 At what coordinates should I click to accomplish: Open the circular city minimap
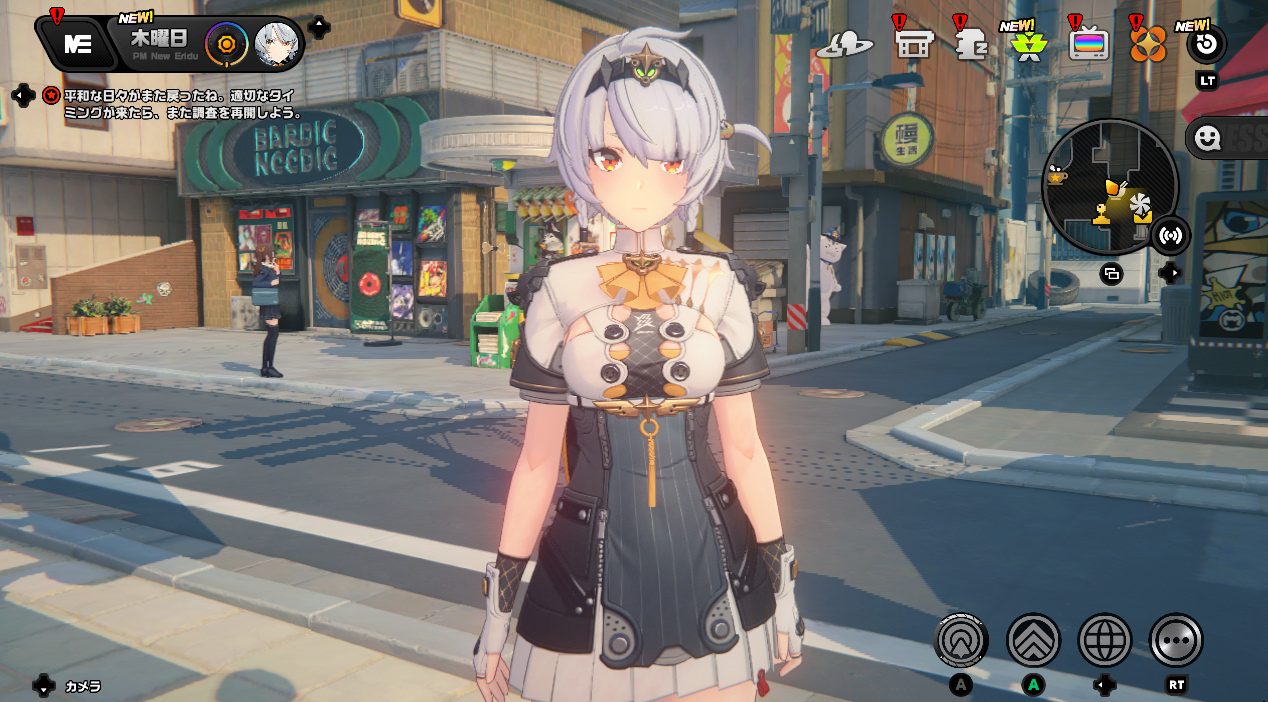(1109, 187)
